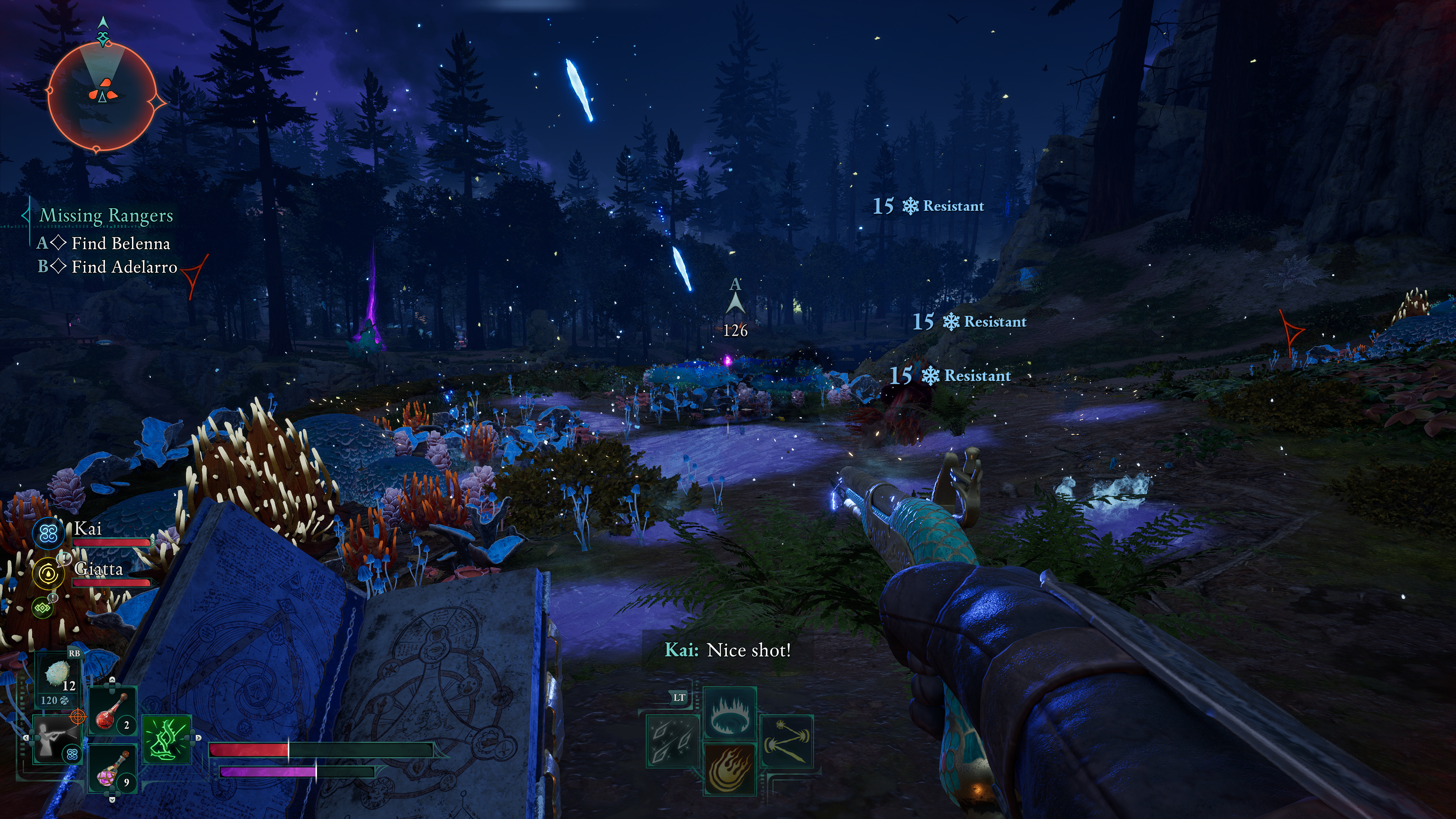Screen dimensions: 1456x819
Task: Cast the ring of fire spell
Action: pyautogui.click(x=729, y=713)
